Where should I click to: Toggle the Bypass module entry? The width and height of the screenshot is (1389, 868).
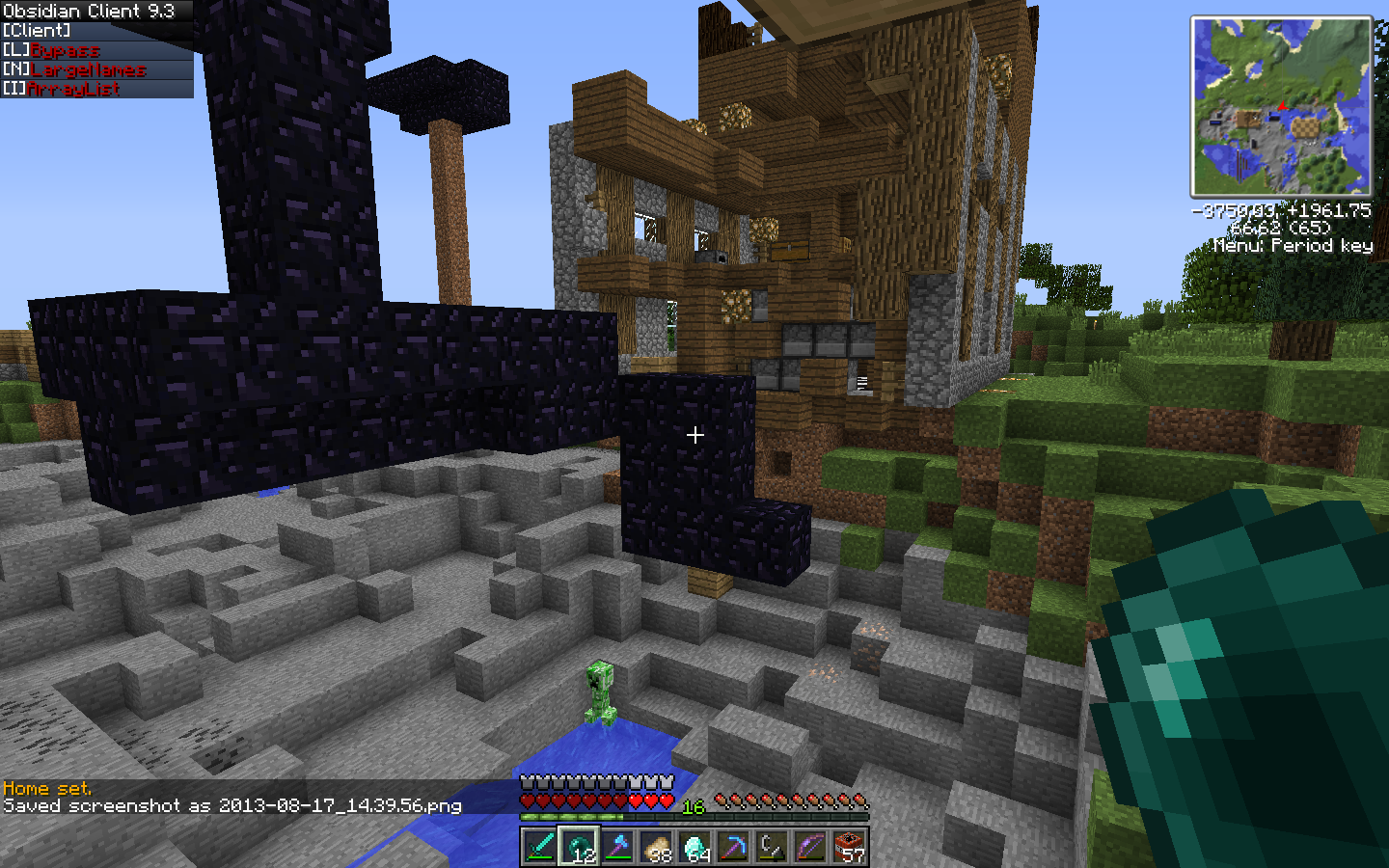tap(65, 50)
